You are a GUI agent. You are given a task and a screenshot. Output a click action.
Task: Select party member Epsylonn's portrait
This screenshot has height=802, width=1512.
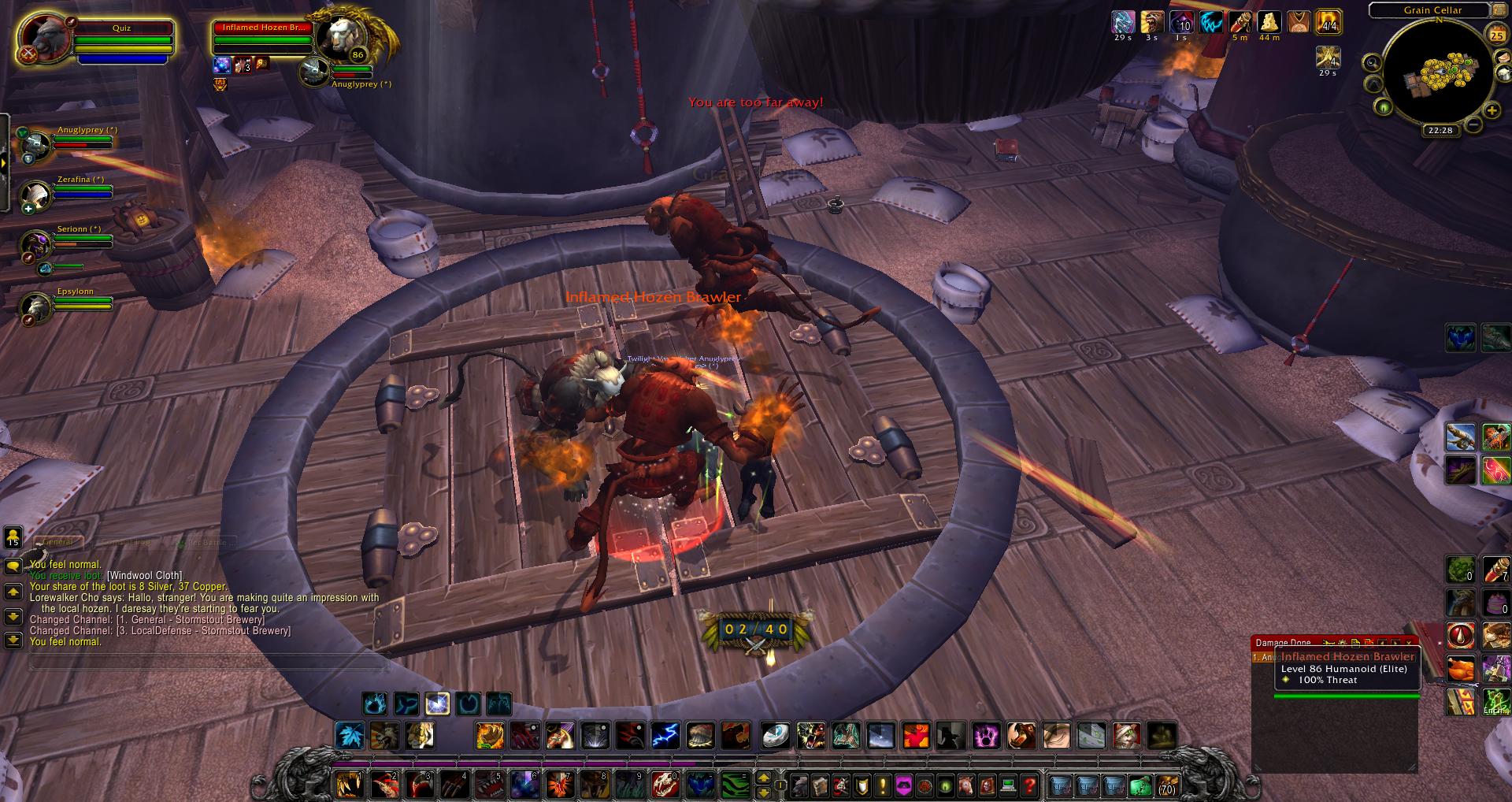pyautogui.click(x=36, y=306)
